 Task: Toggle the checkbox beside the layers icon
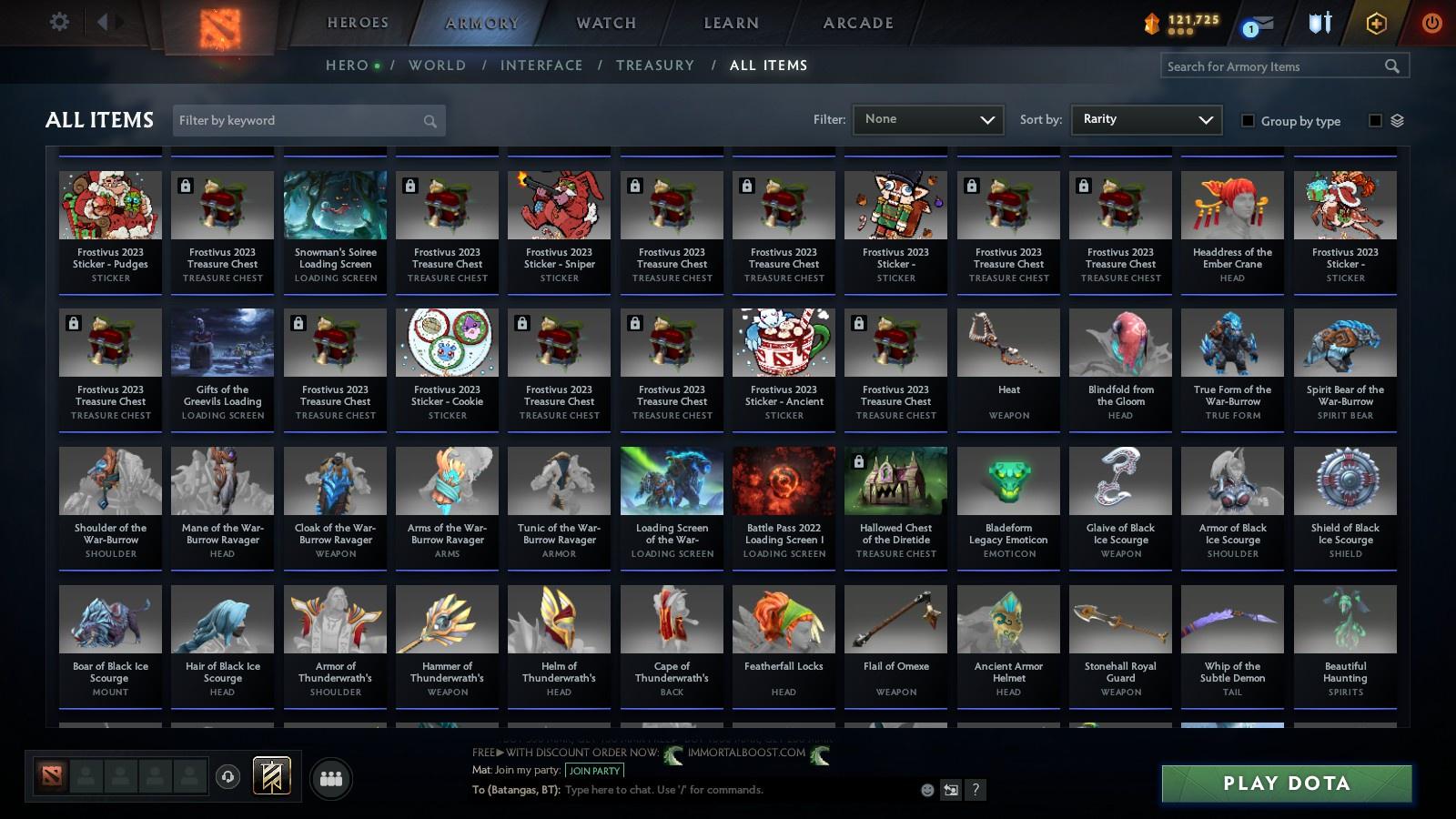tap(1375, 120)
